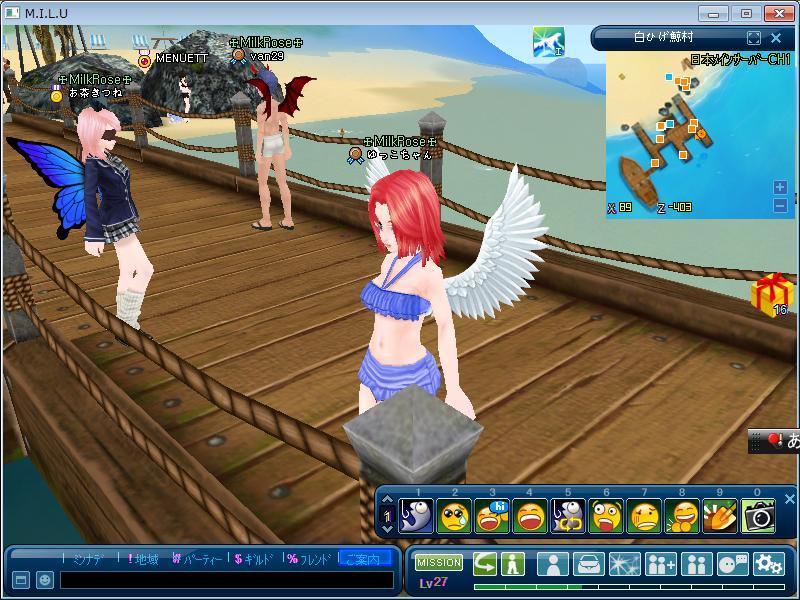The height and width of the screenshot is (600, 800).
Task: Open the gear settings menu
Action: [x=768, y=564]
